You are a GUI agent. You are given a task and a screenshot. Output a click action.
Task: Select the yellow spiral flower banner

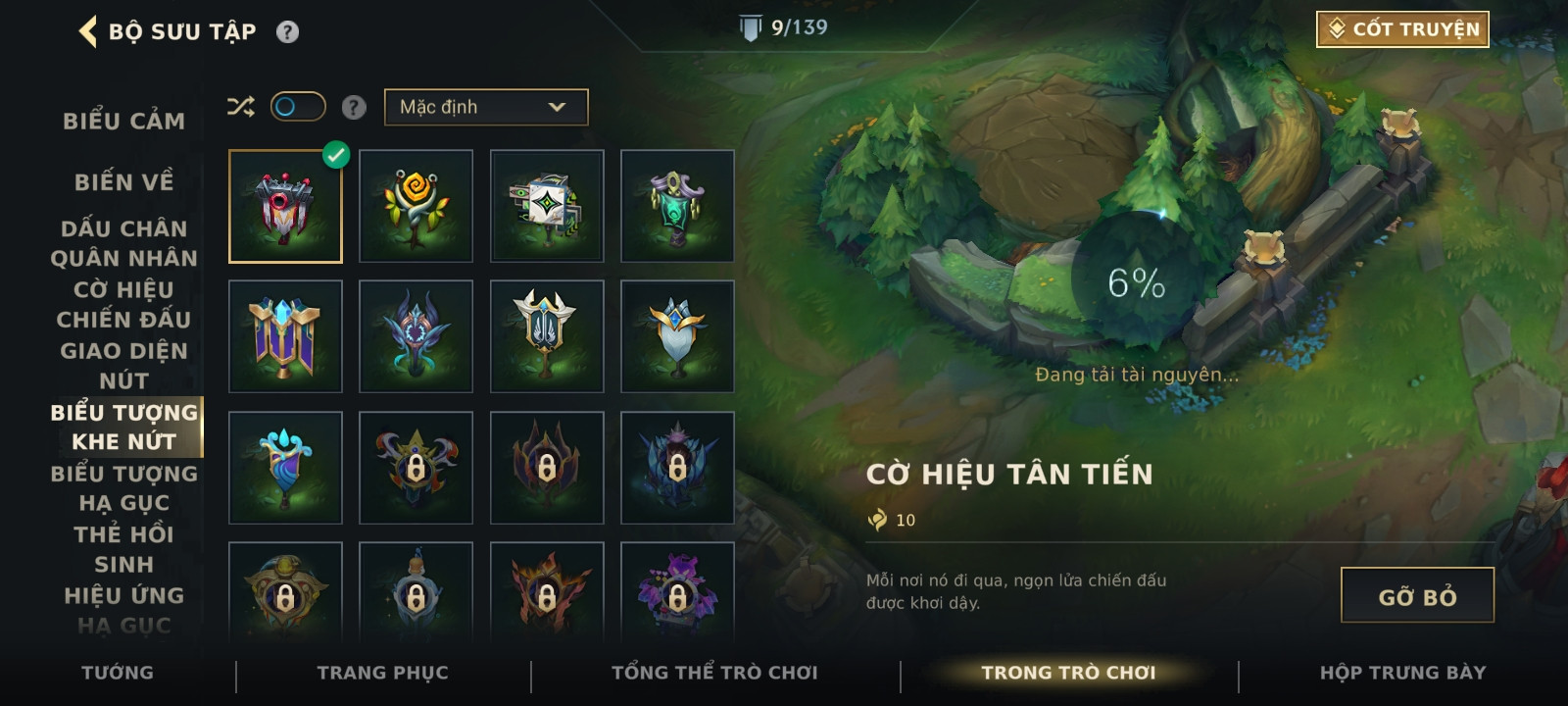(416, 206)
